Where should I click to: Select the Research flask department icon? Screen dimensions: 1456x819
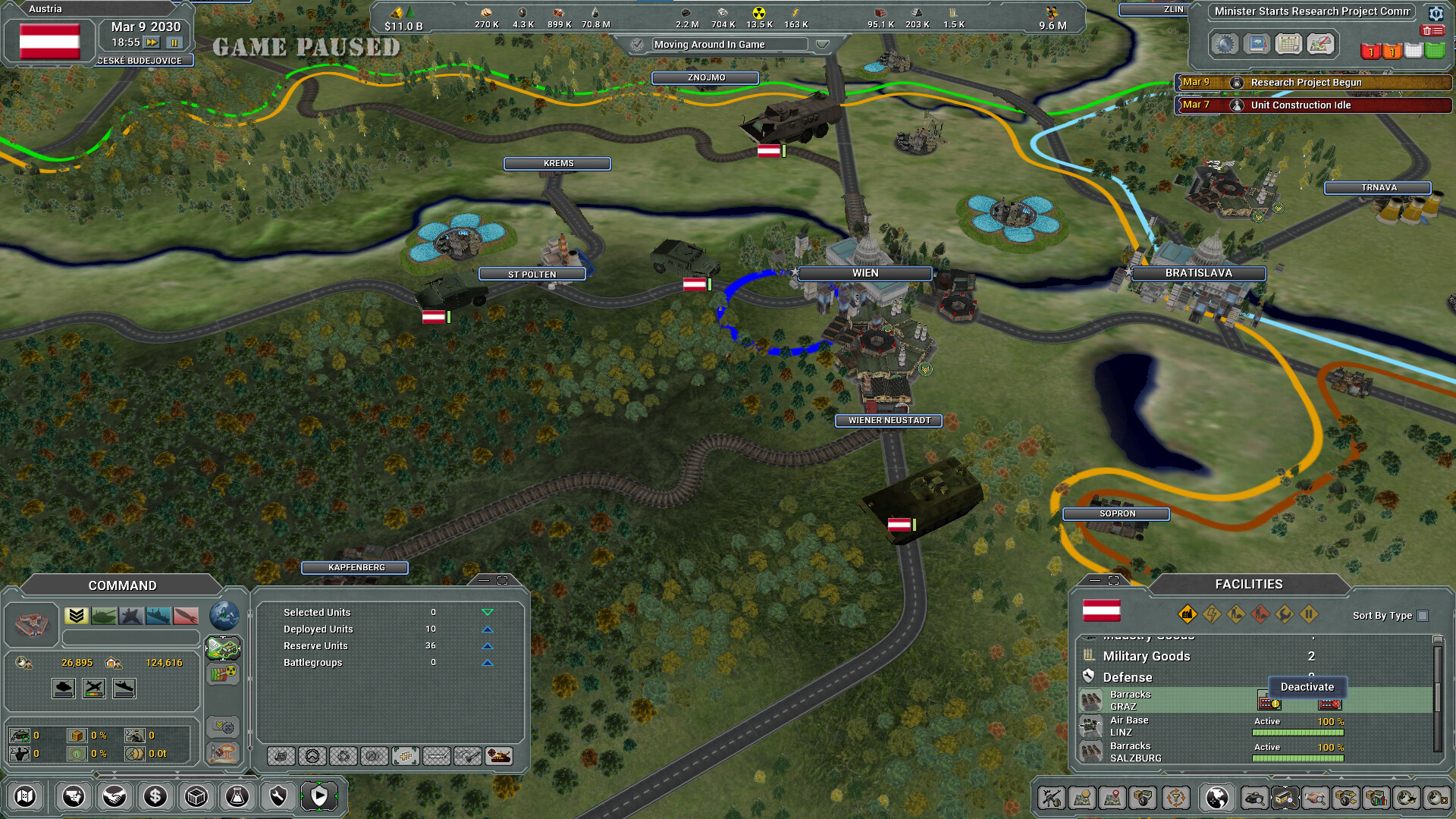coord(237,797)
